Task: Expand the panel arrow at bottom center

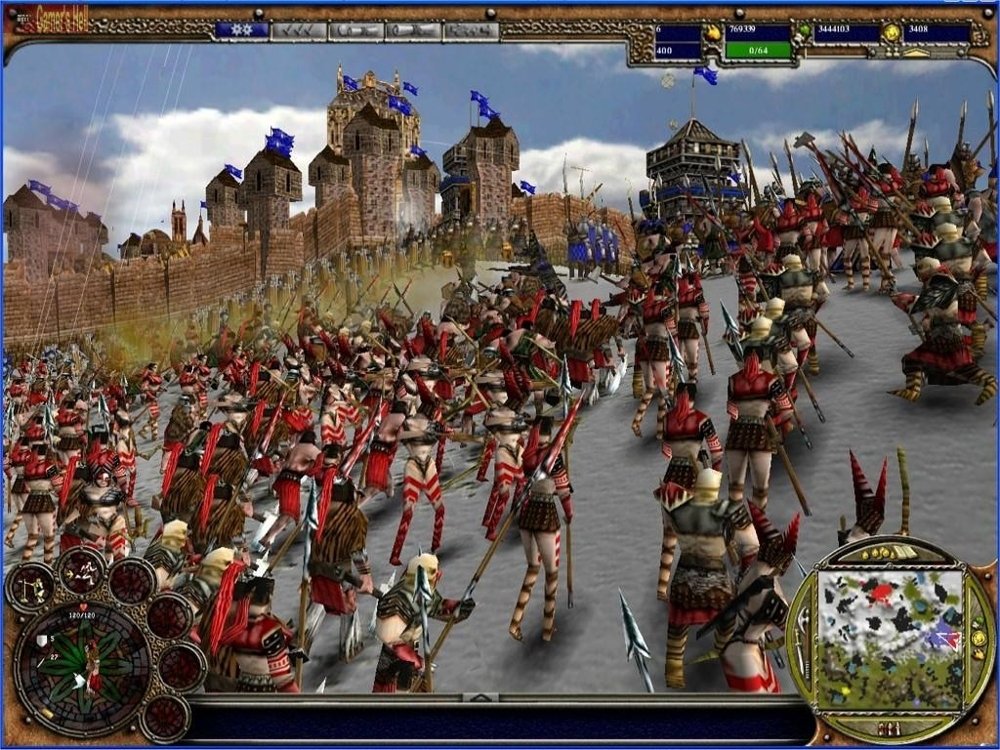Action: click(481, 697)
